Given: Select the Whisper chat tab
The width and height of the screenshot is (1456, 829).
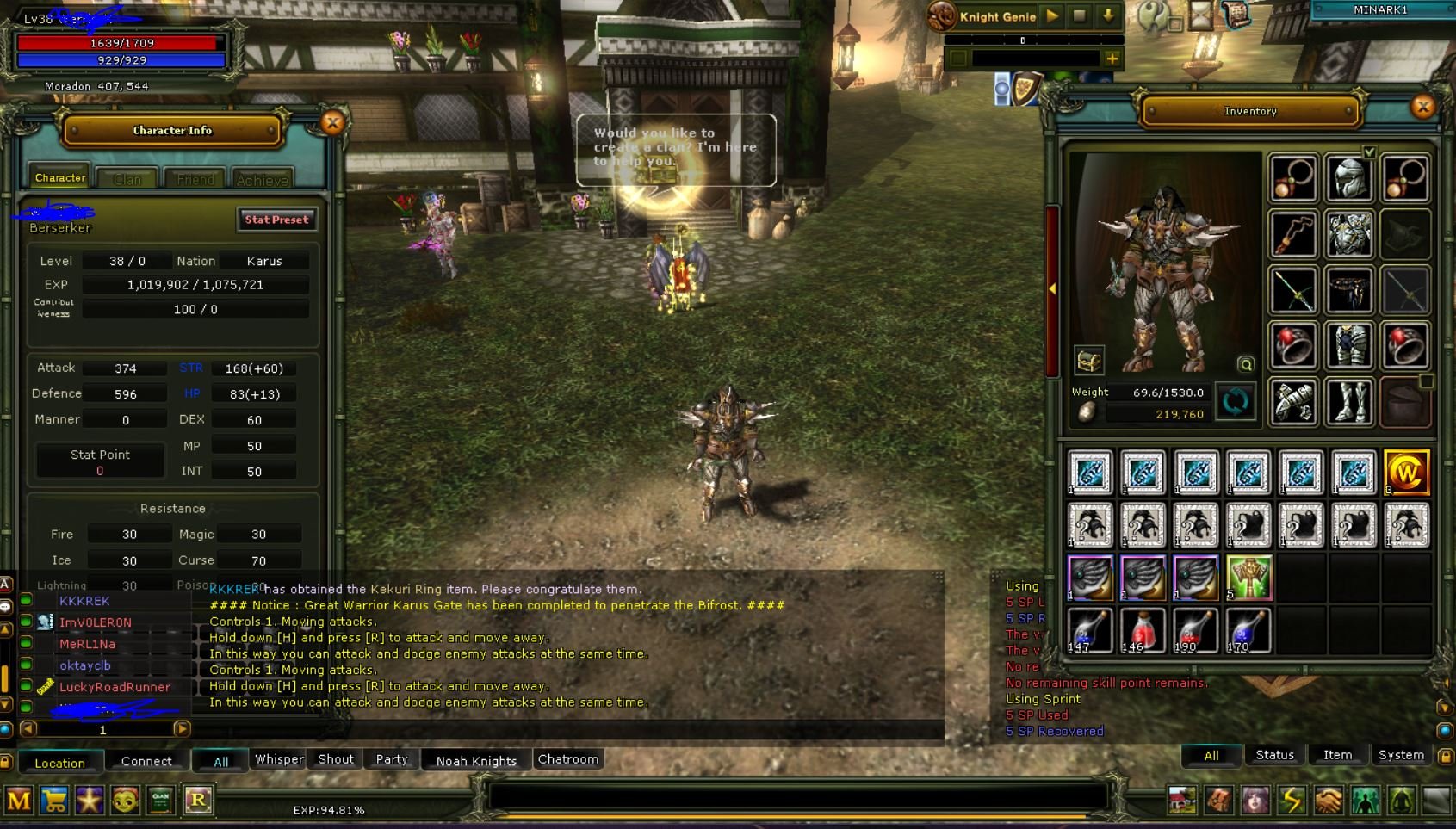Looking at the screenshot, I should pos(279,759).
